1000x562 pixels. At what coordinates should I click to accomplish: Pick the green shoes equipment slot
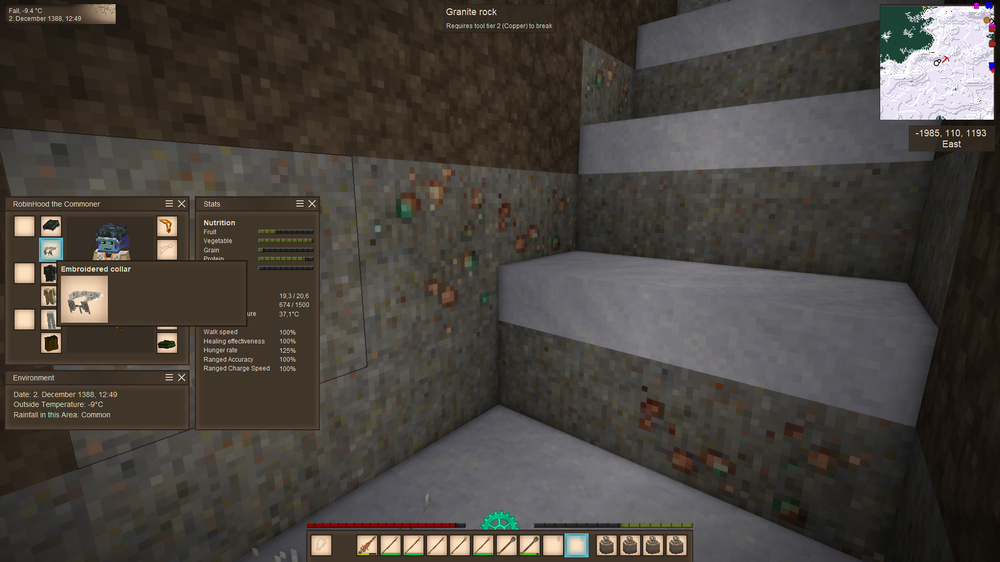(167, 343)
